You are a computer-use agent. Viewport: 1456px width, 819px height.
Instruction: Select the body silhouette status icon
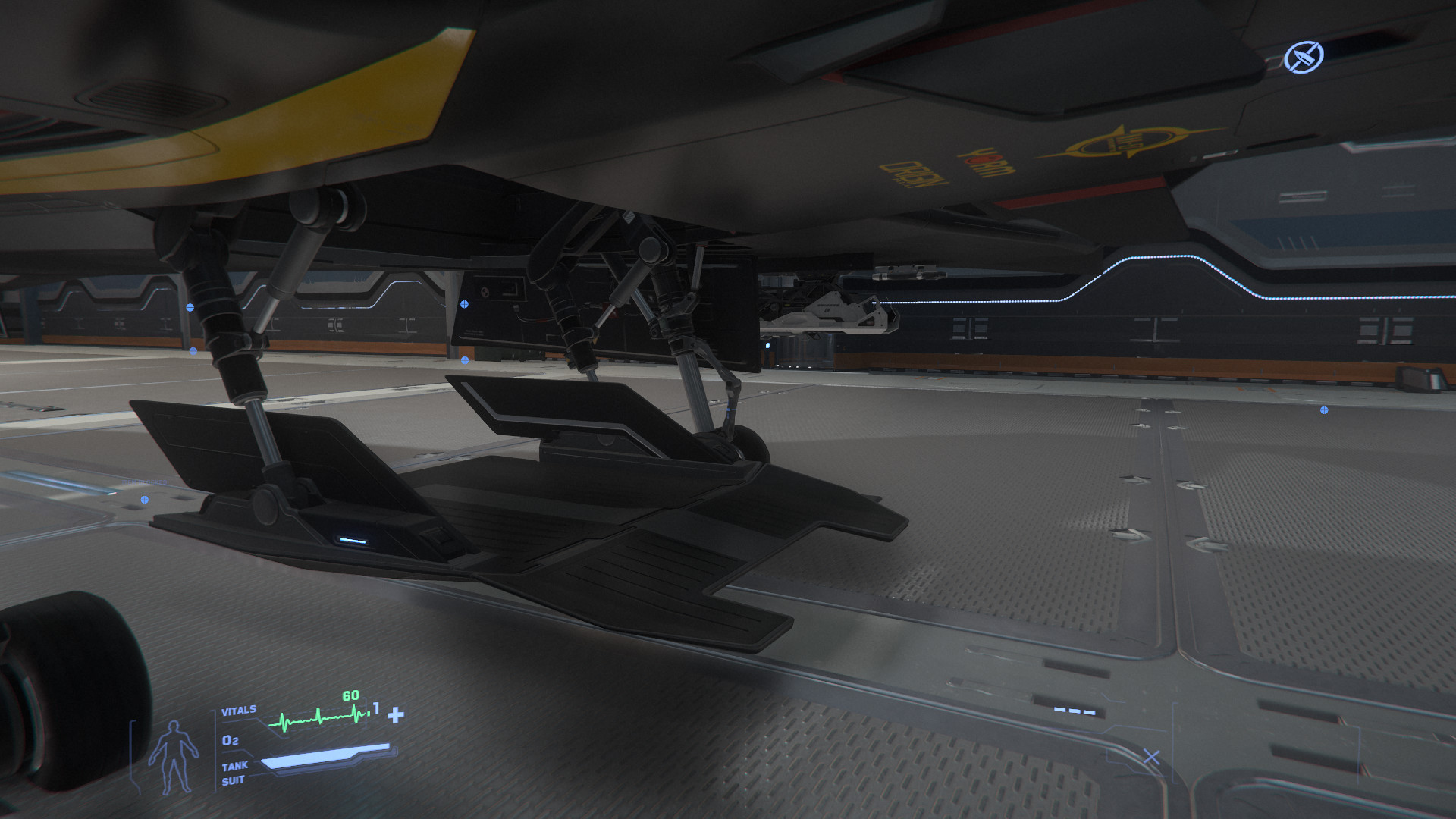point(174,756)
